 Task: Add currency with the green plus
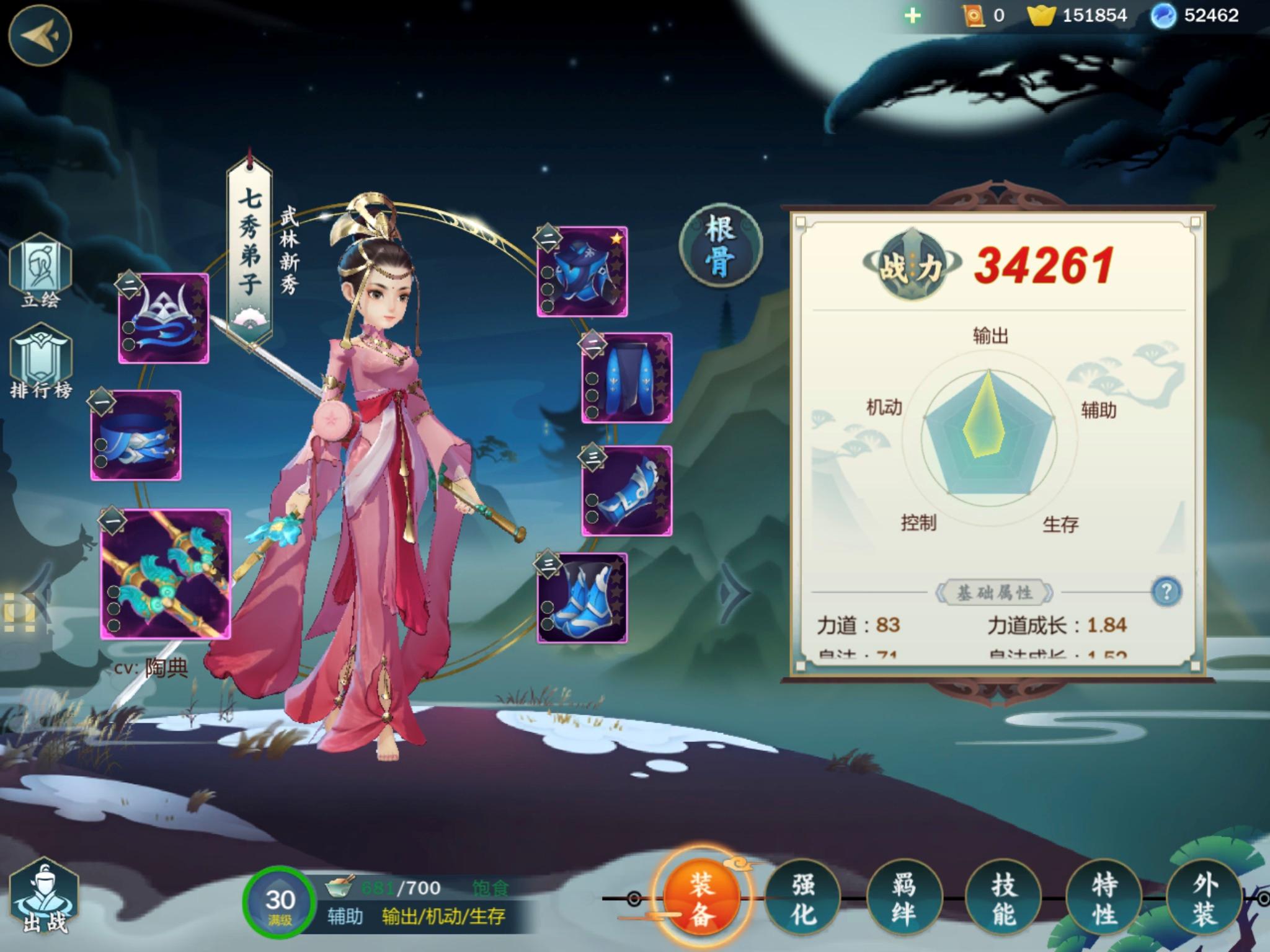[913, 15]
